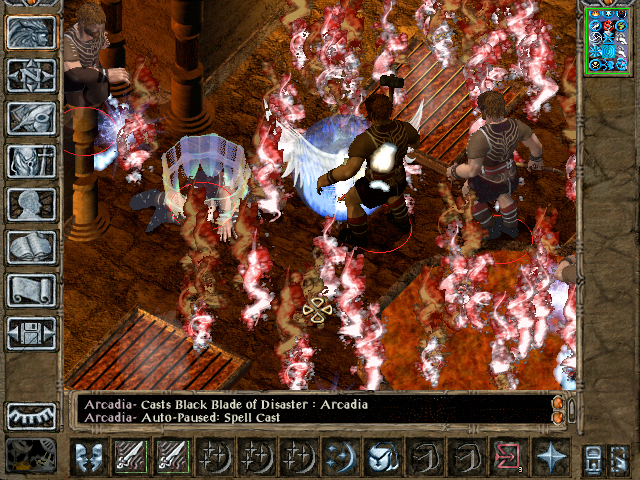Screen dimensions: 640x480
Task: Show the character record sheet
Action: click(31, 204)
